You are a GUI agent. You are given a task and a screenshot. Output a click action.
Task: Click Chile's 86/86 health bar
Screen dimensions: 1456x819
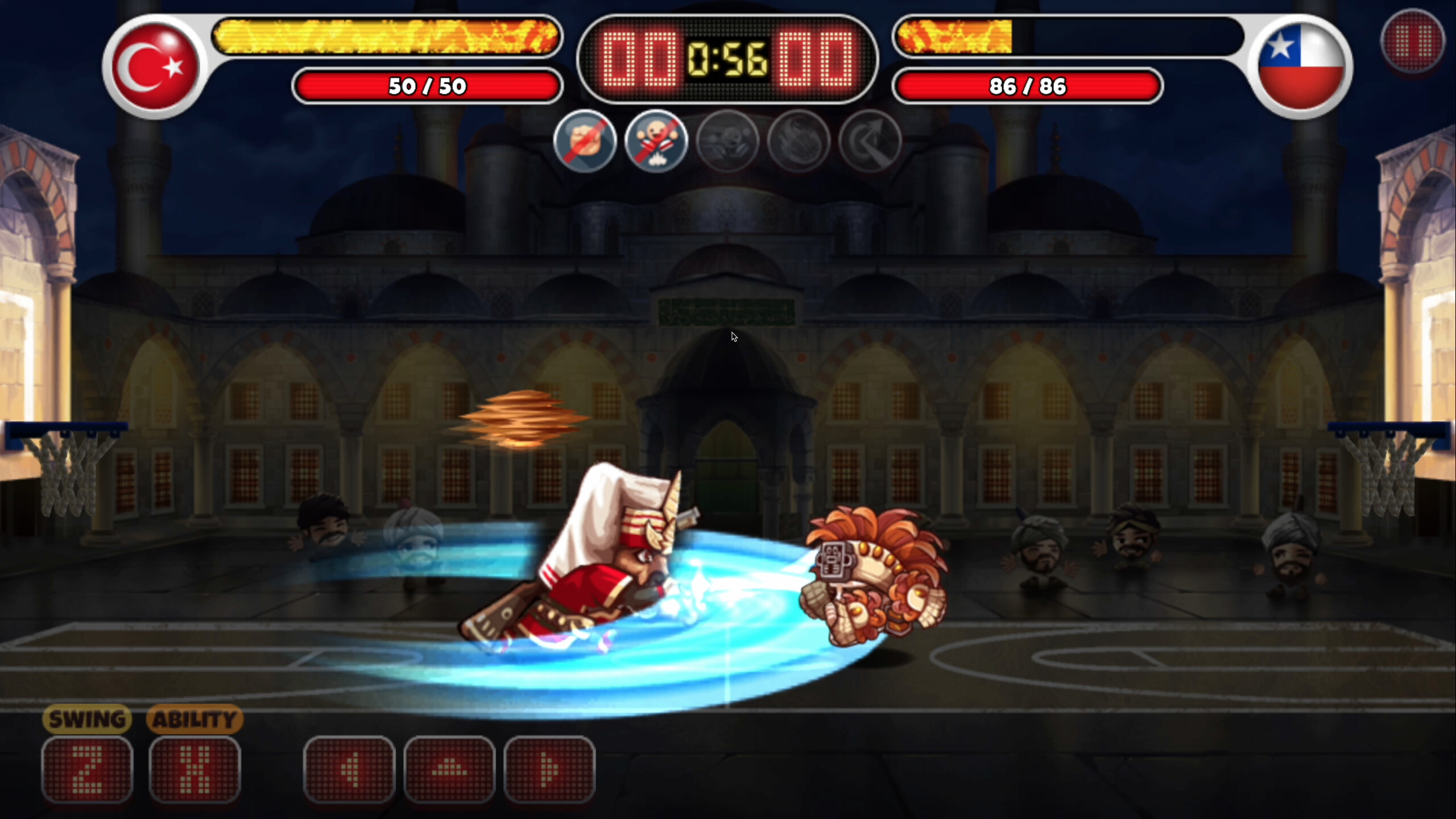[x=1028, y=86]
